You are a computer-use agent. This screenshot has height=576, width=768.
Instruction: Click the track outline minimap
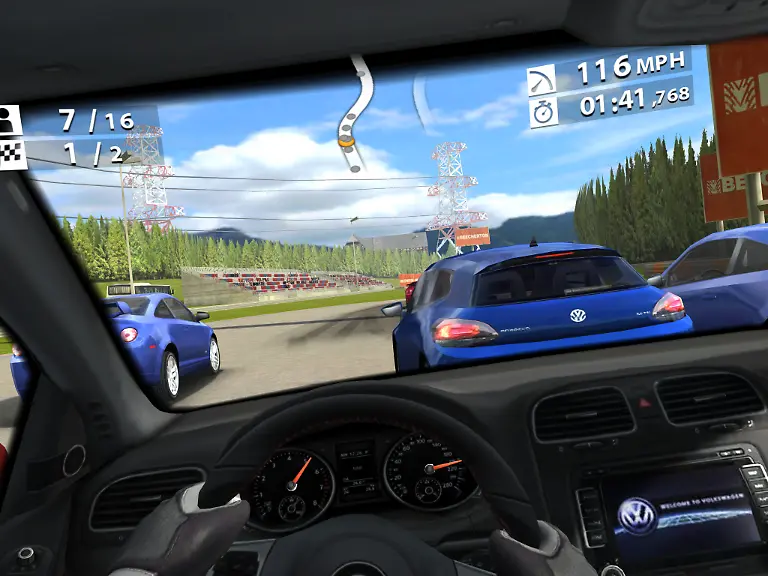click(354, 112)
